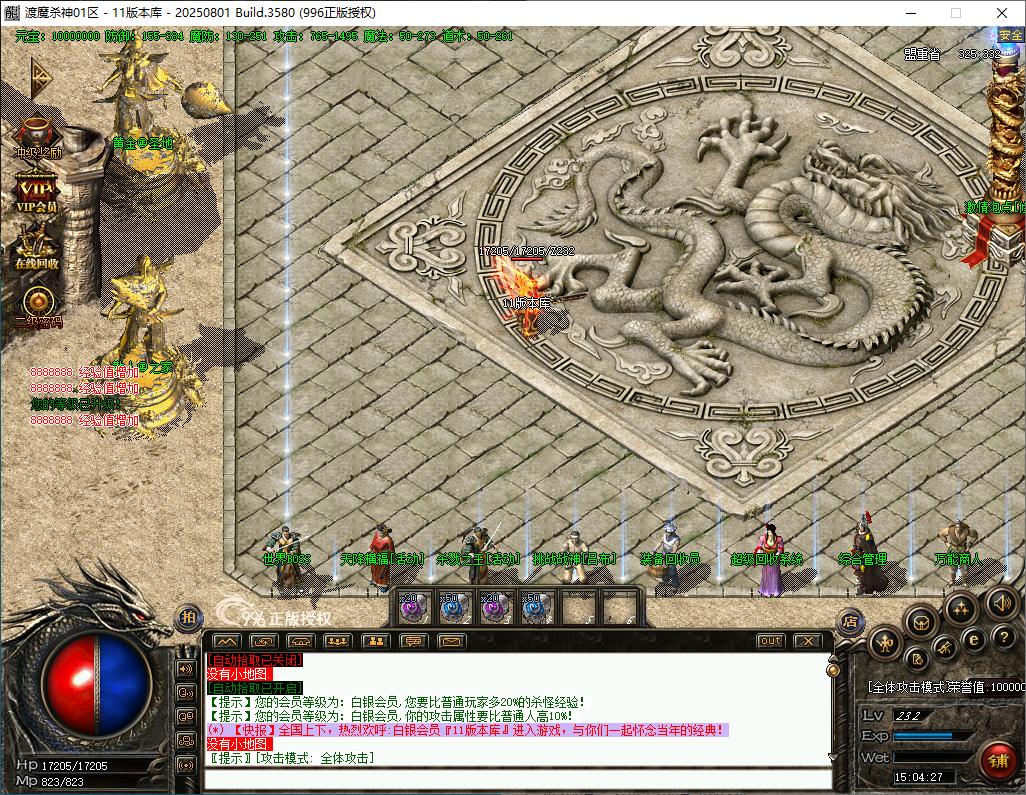The height and width of the screenshot is (795, 1026).
Task: Click the round 'e' button
Action: click(972, 638)
